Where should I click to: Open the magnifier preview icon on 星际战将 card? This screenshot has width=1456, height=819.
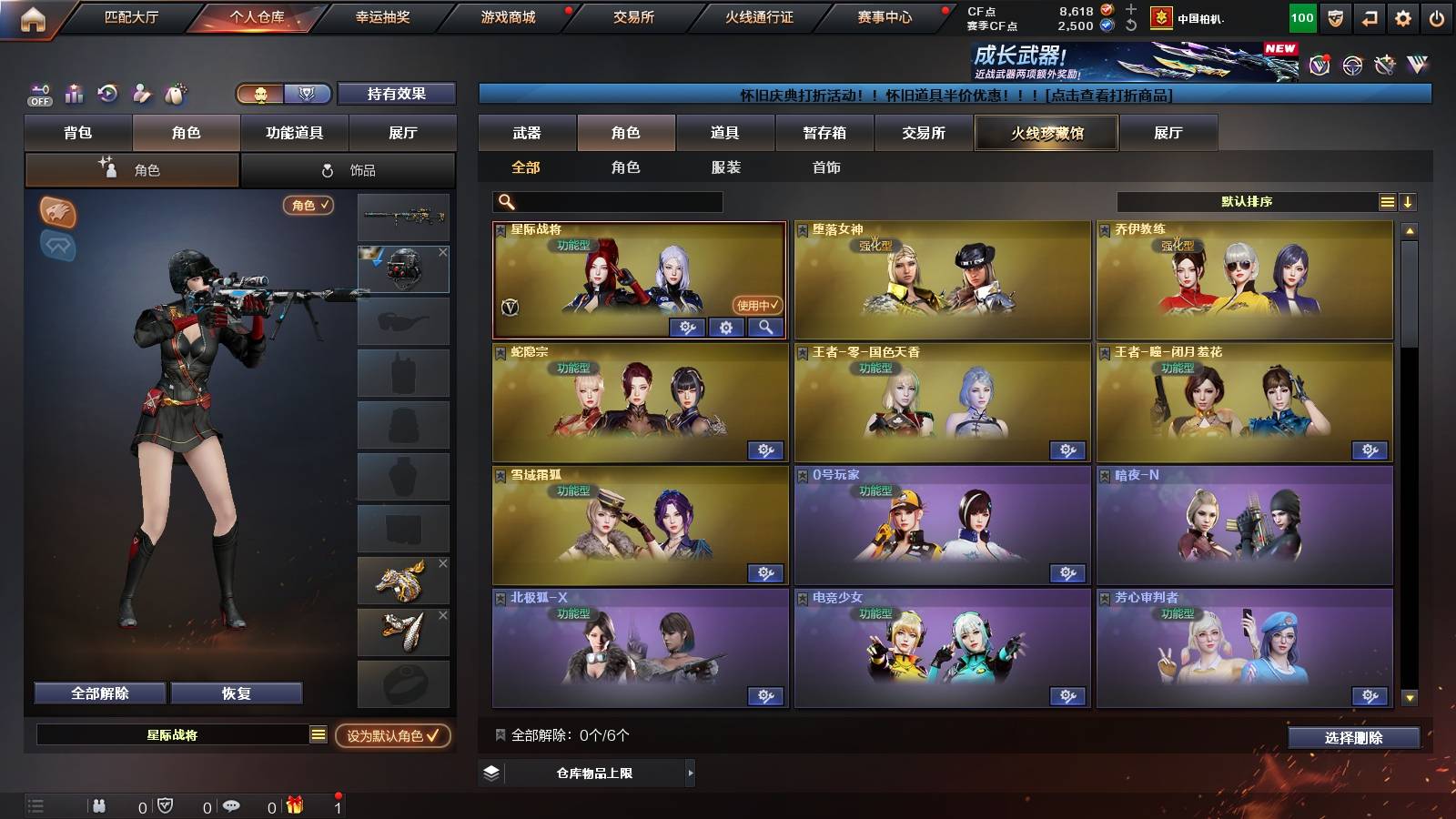765,328
